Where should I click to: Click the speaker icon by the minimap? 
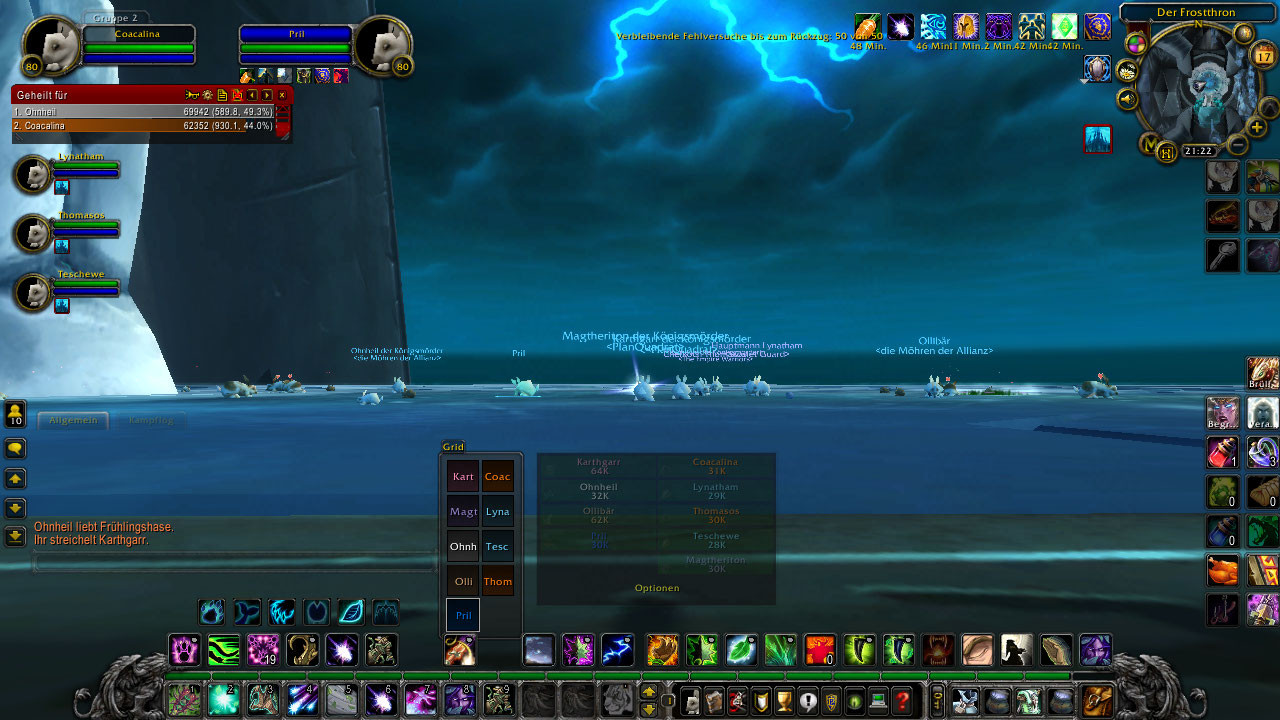tap(1128, 99)
